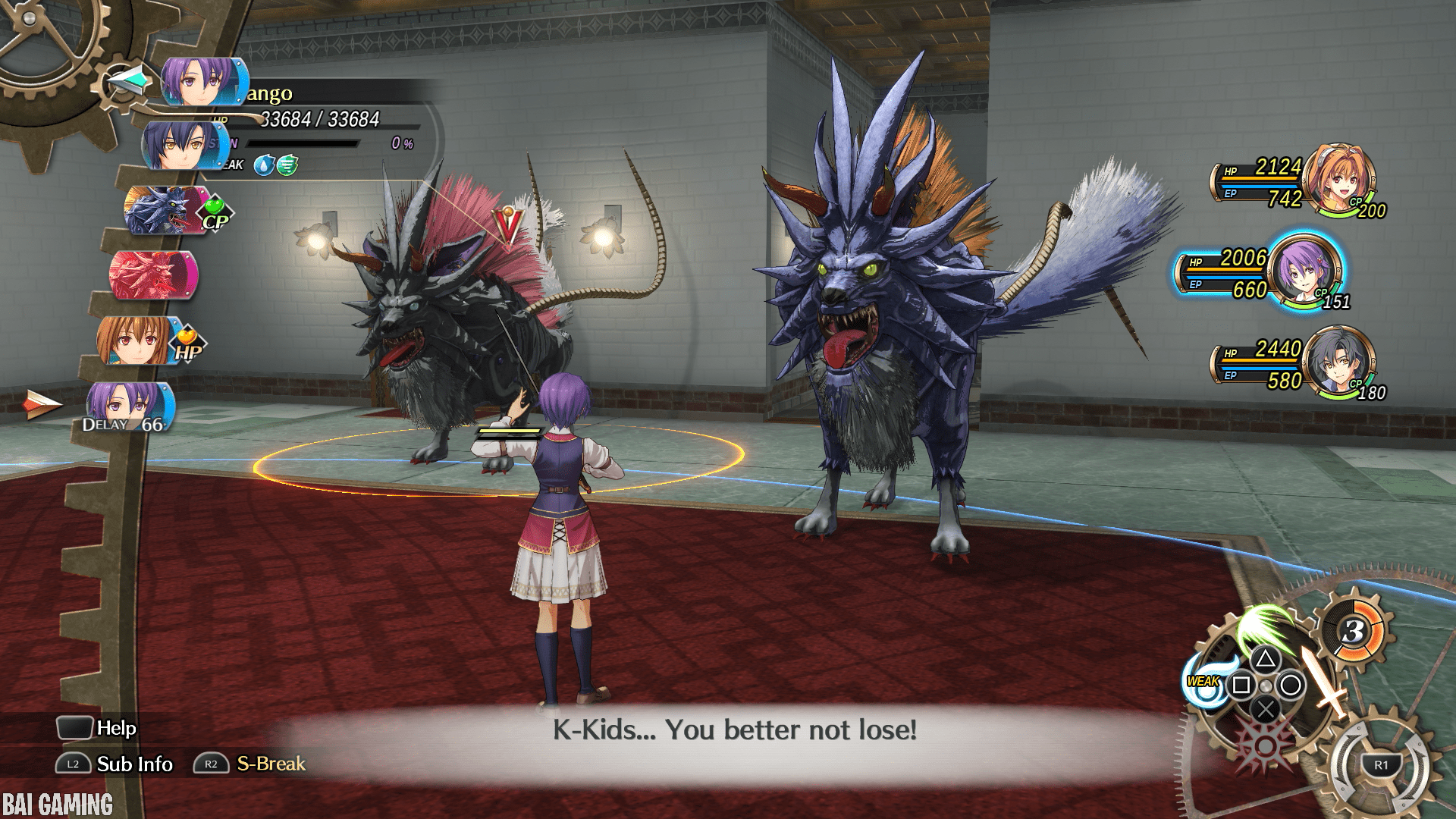Select the orange-haired girl's party status portrait
Viewport: 1456px width, 819px height.
(1339, 179)
